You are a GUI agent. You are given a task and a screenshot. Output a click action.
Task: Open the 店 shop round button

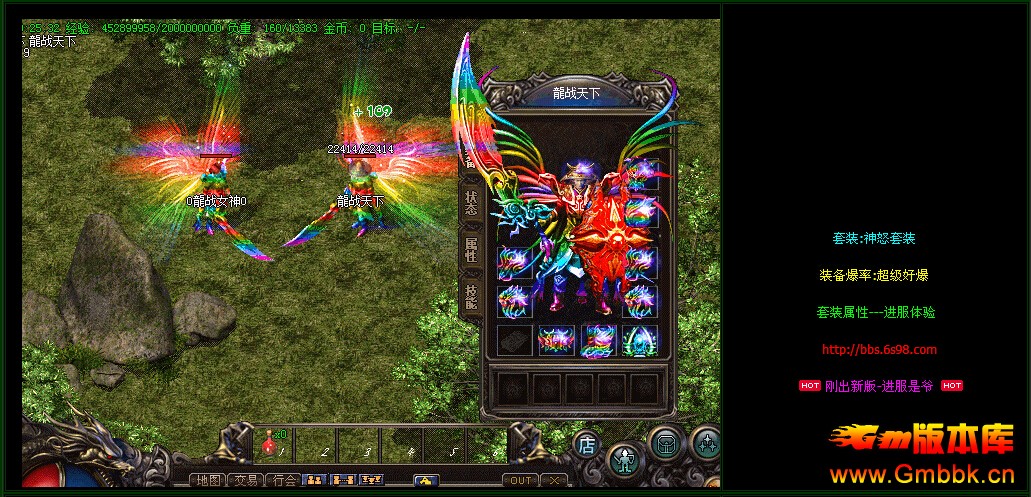point(587,445)
